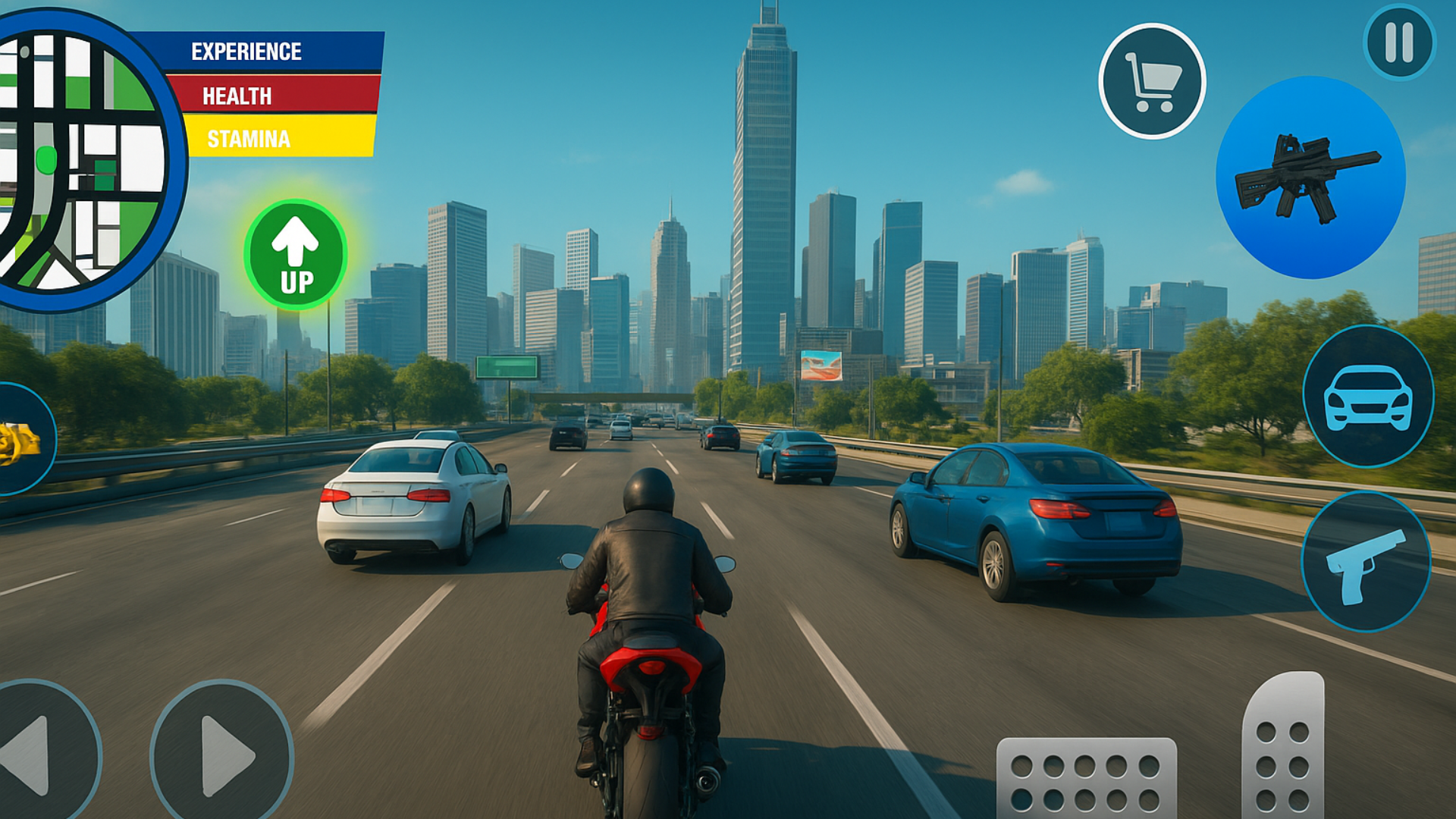The width and height of the screenshot is (1456, 819).
Task: Select the assault rifle weapon button
Action: coord(1310,177)
